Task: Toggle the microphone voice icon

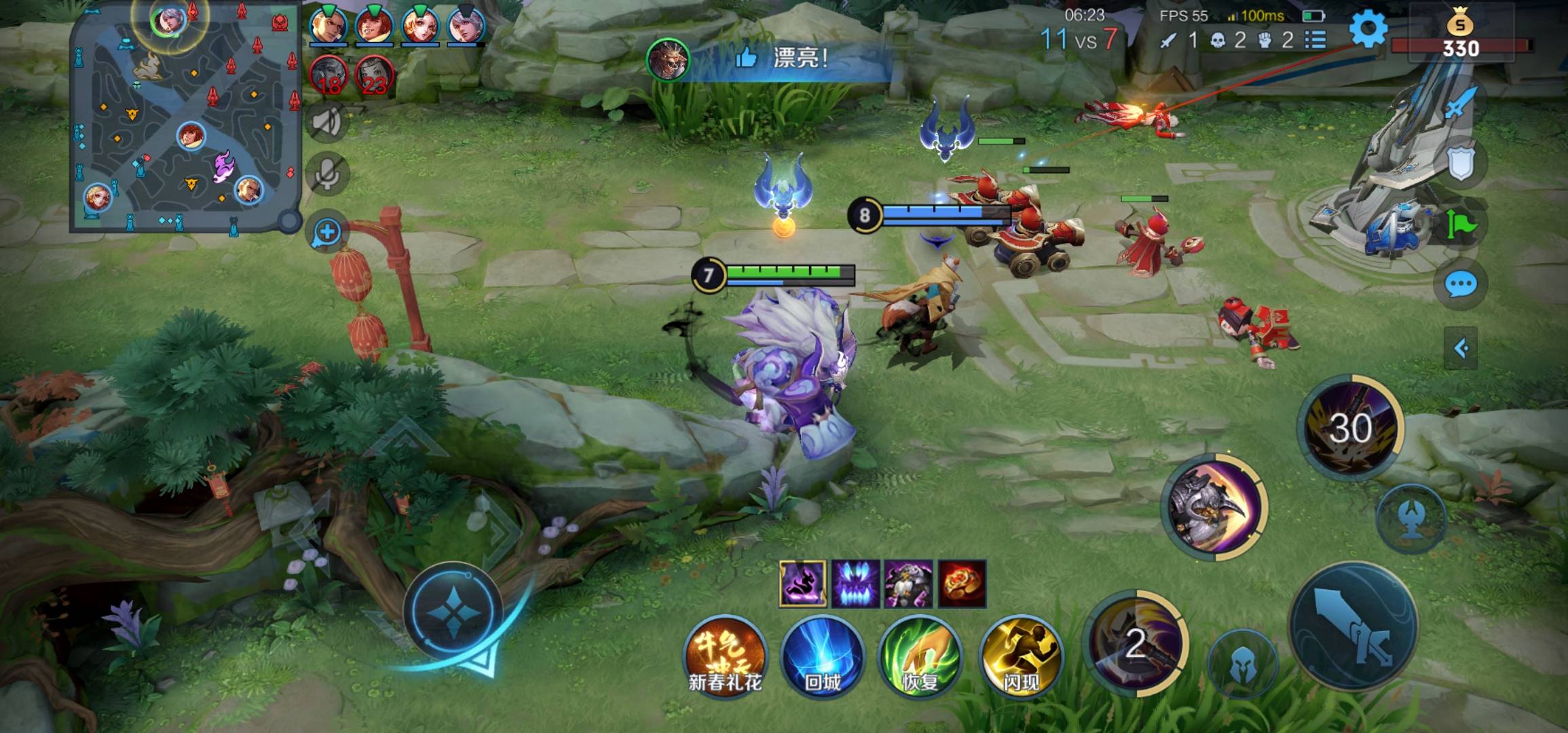Action: tap(328, 175)
